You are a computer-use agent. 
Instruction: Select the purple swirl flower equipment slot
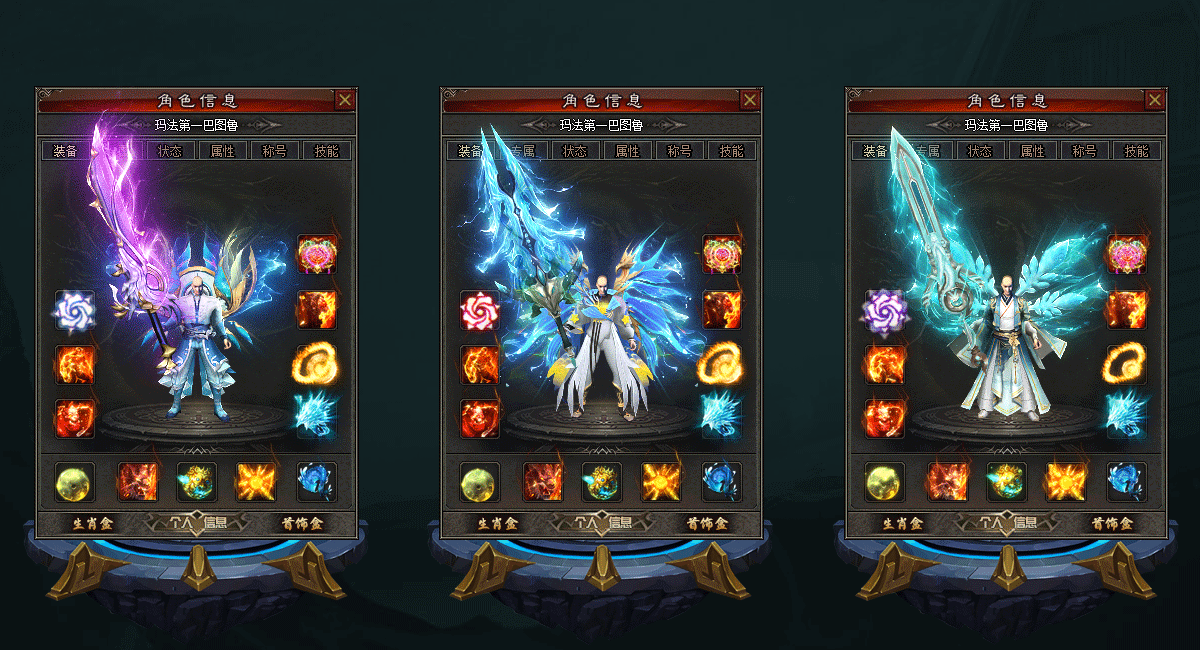coord(885,311)
